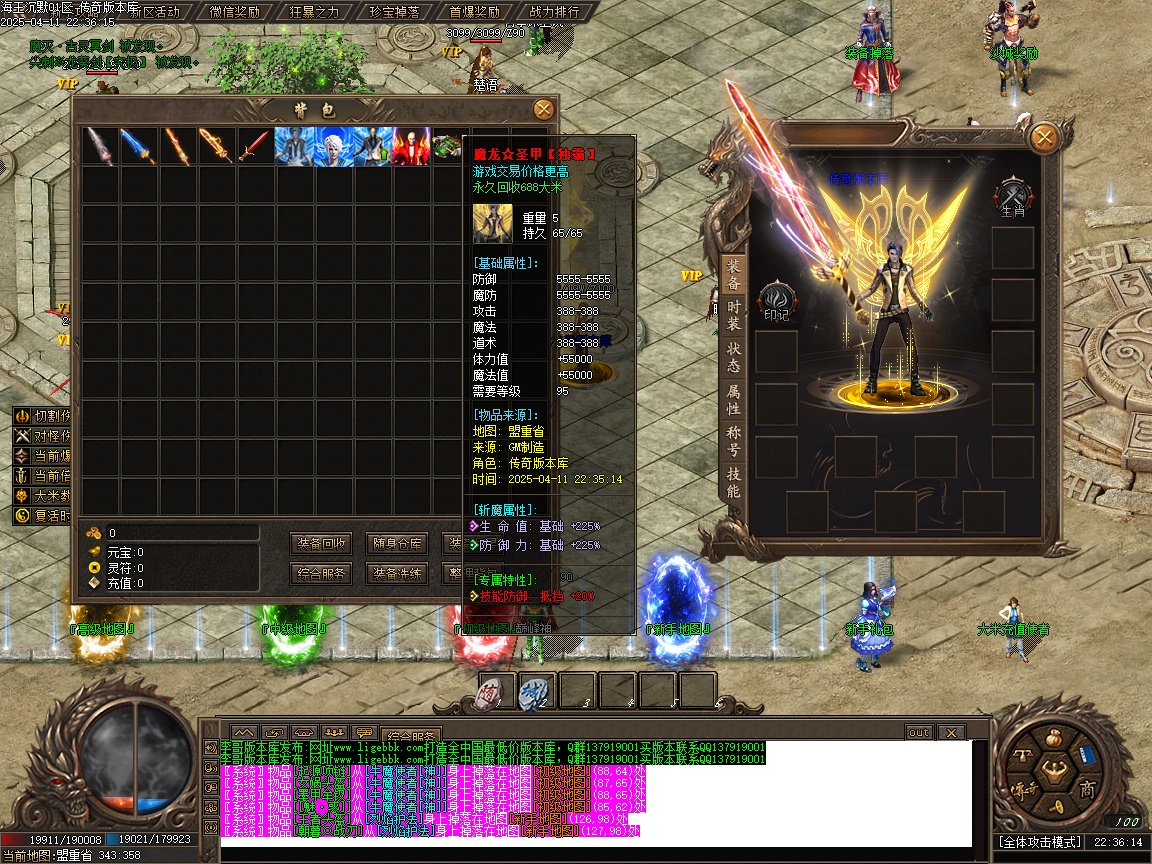This screenshot has width=1152, height=864.
Task: Switch to the 时装 tab
Action: pyautogui.click(x=733, y=316)
